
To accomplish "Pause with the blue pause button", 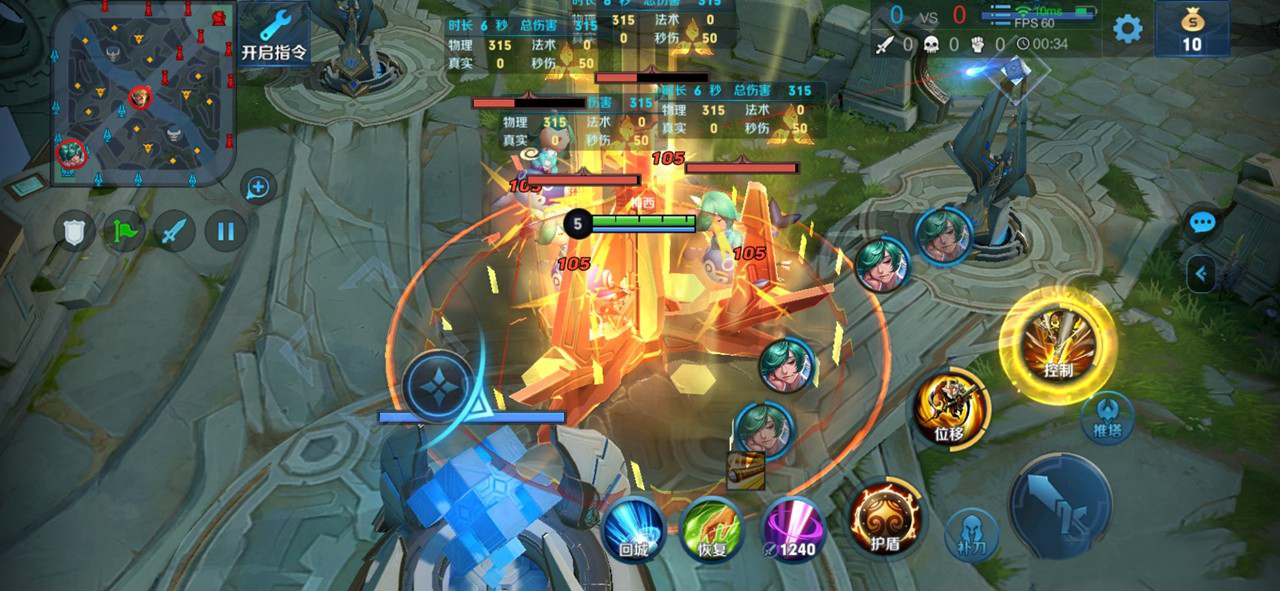I will (226, 232).
